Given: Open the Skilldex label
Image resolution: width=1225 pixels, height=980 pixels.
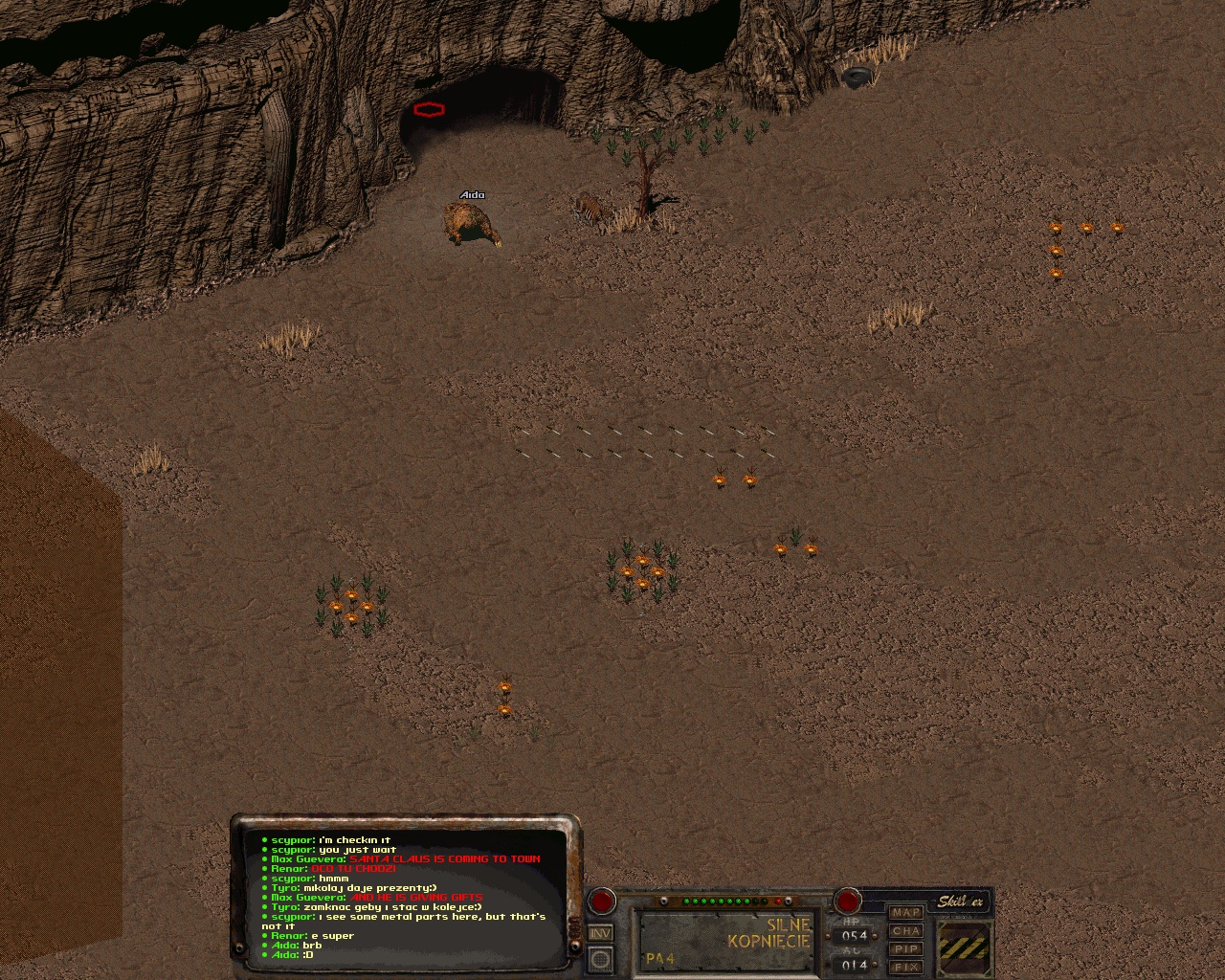Looking at the screenshot, I should pyautogui.click(x=959, y=902).
